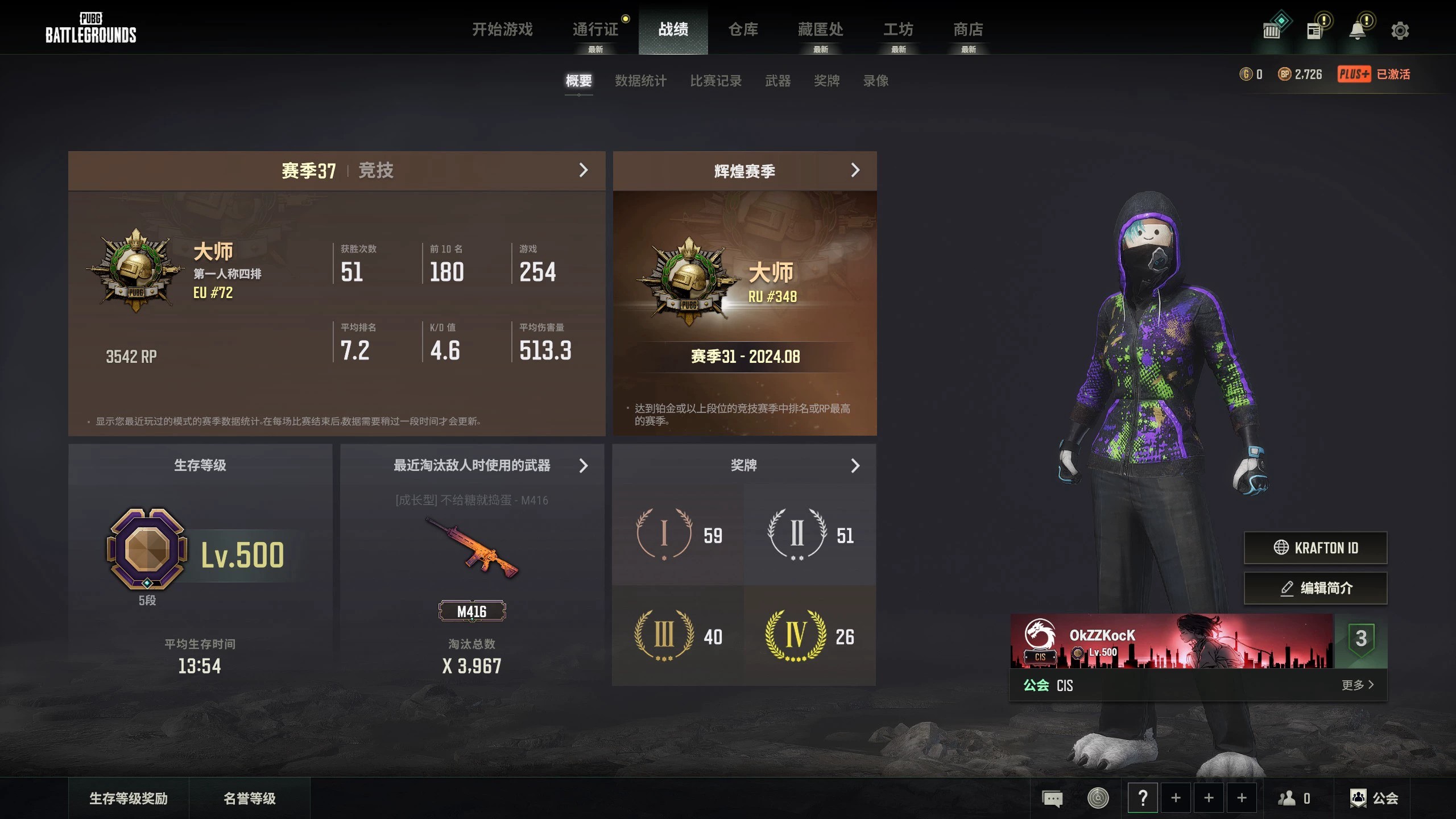This screenshot has height=819, width=1456.
Task: Choose the 编辑简介 edit profile button
Action: coord(1315,588)
